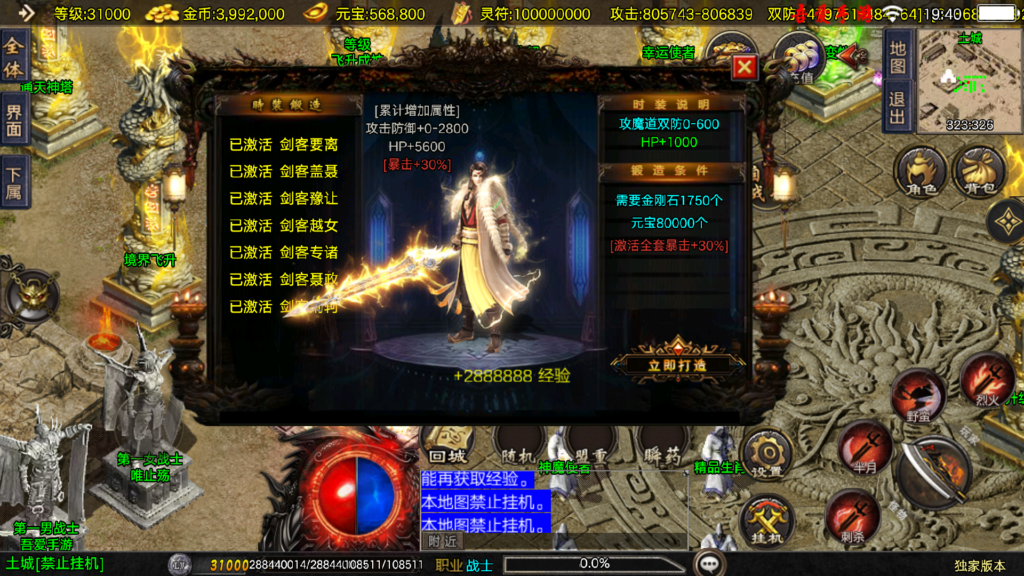Screen dimensions: 1024x576
Task: Open the 背包 backpack
Action: pos(978,172)
